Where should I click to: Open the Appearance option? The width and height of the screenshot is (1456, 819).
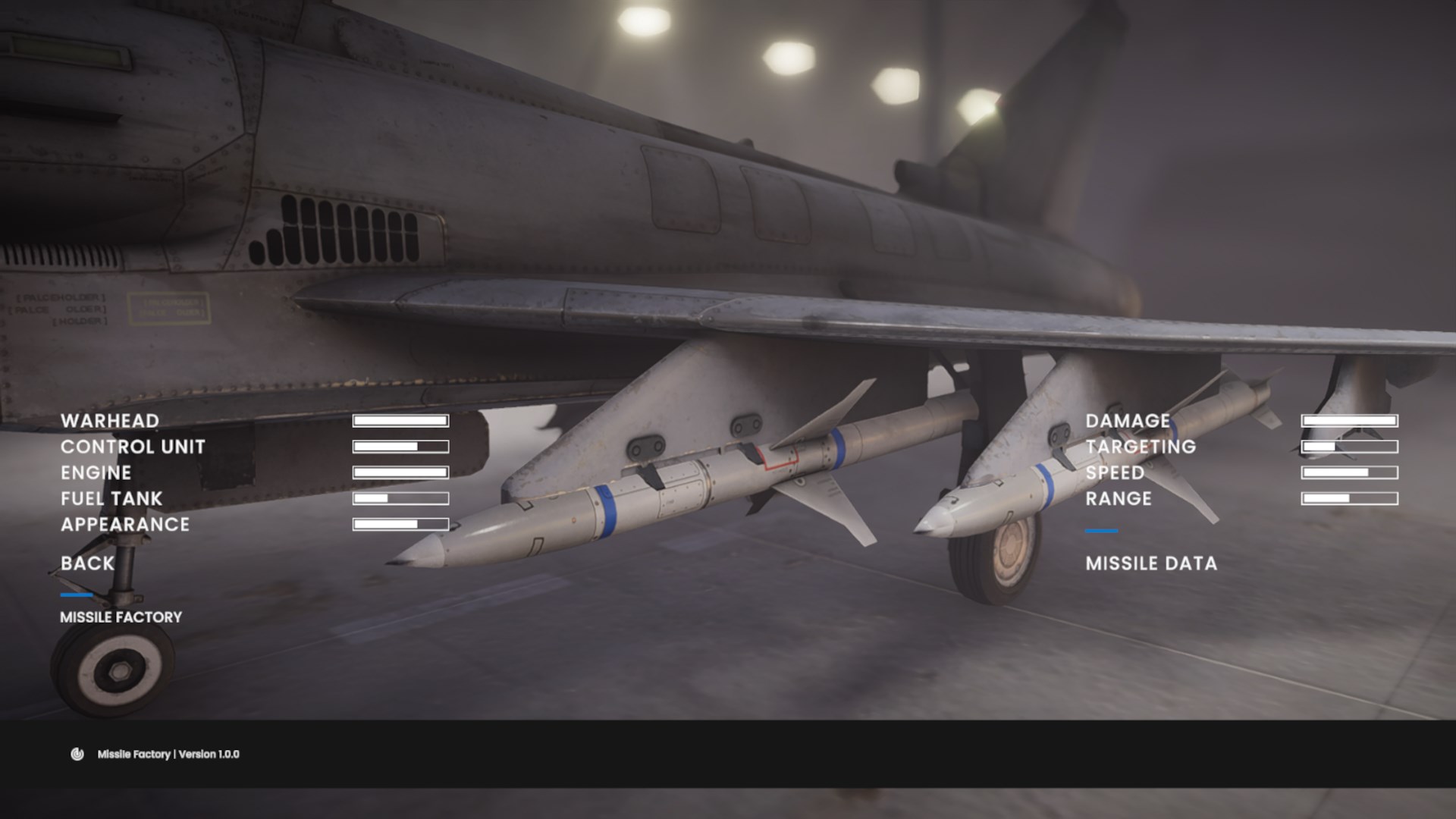coord(125,524)
